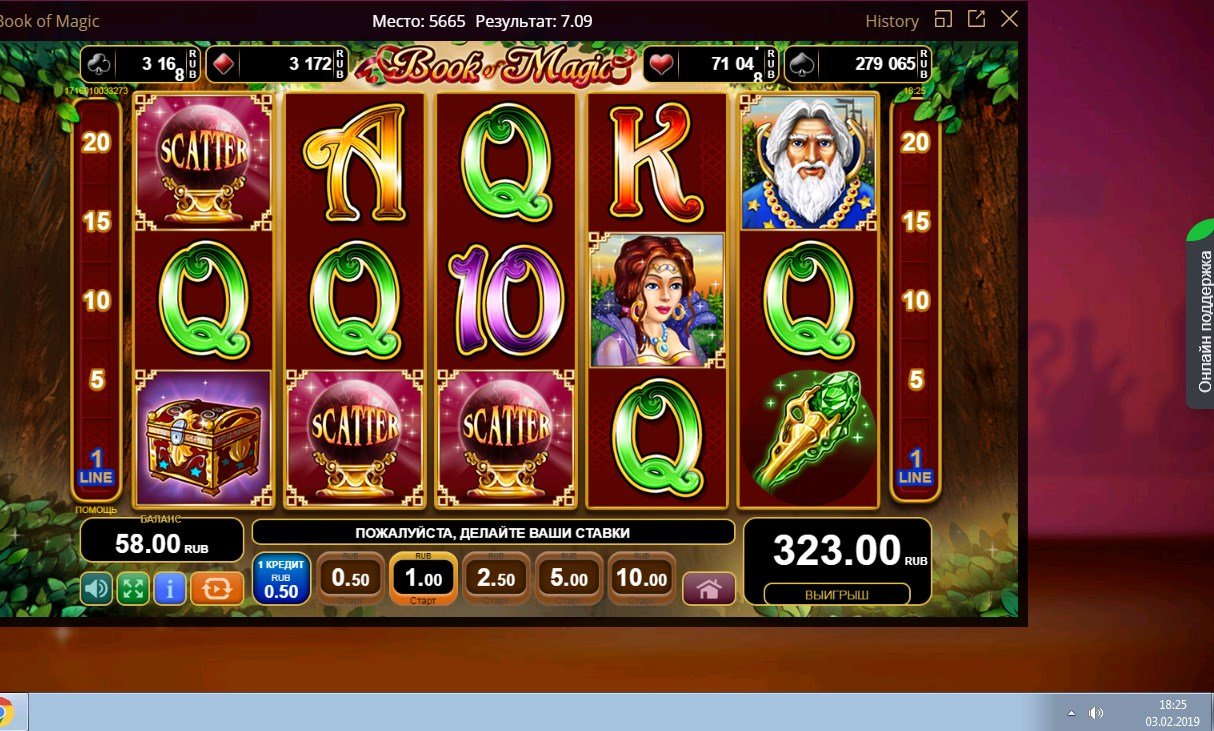Choose the 2.50 RUB bet button
The height and width of the screenshot is (731, 1214).
[495, 579]
